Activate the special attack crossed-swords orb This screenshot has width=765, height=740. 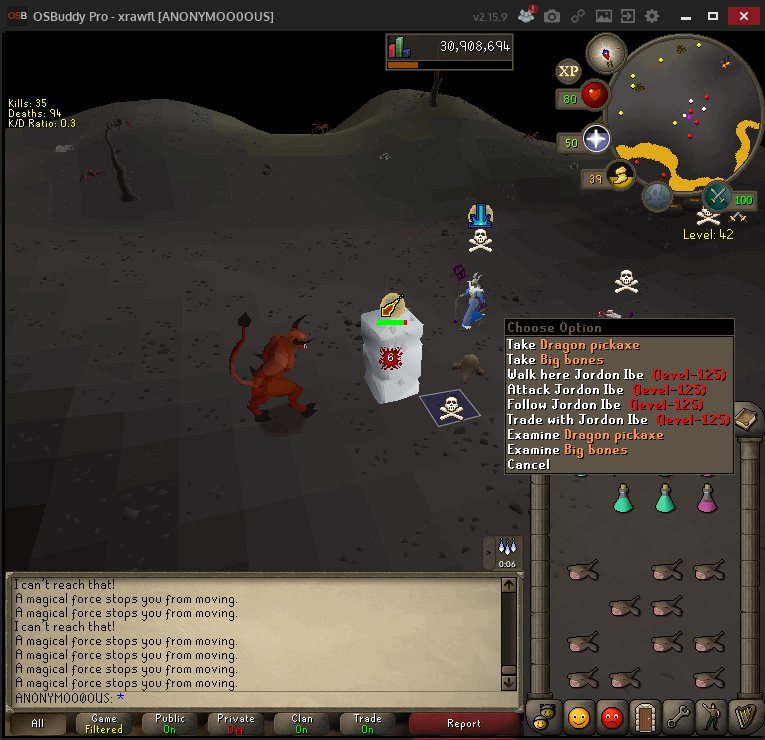[717, 195]
